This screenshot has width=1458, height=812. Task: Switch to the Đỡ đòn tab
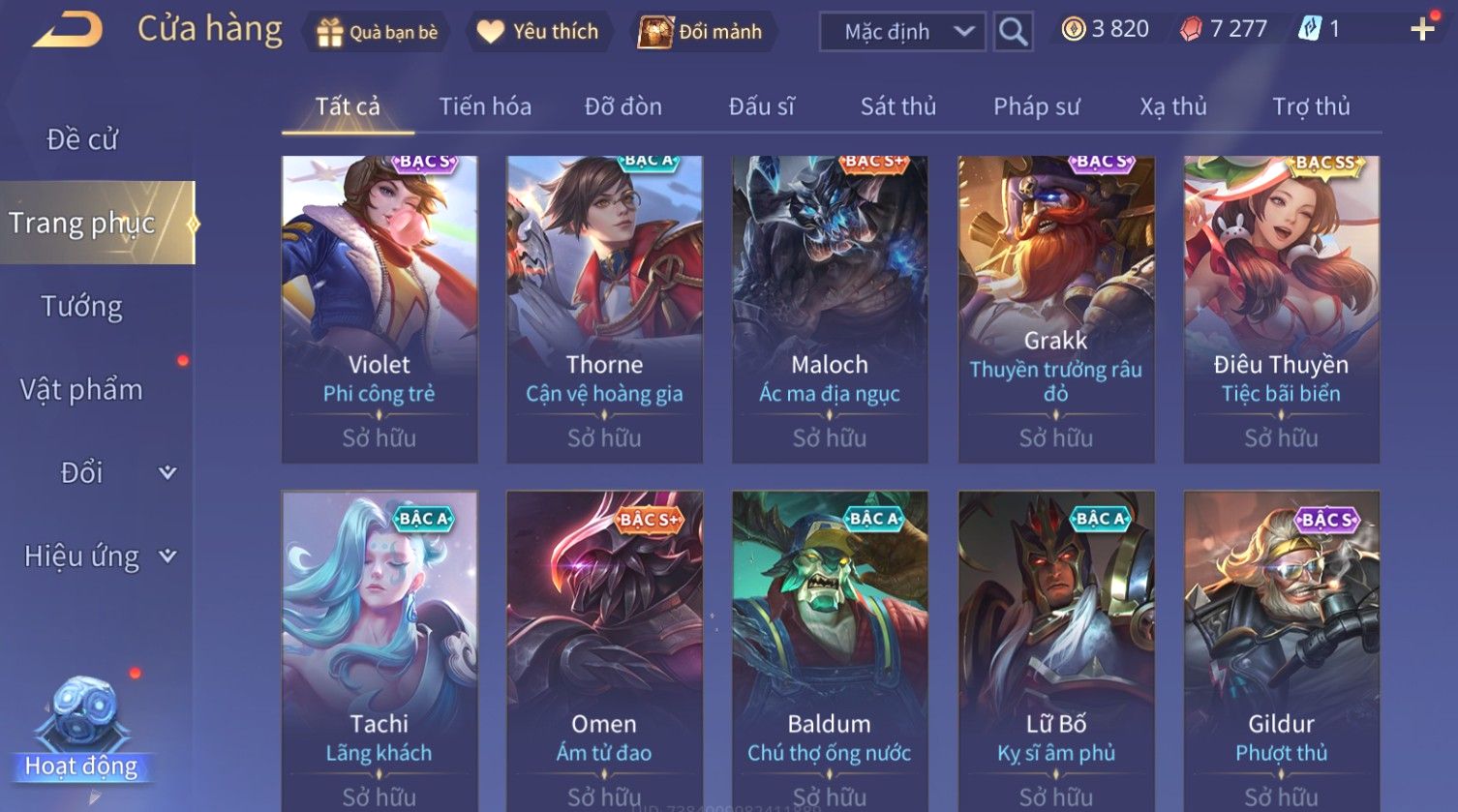tap(623, 106)
